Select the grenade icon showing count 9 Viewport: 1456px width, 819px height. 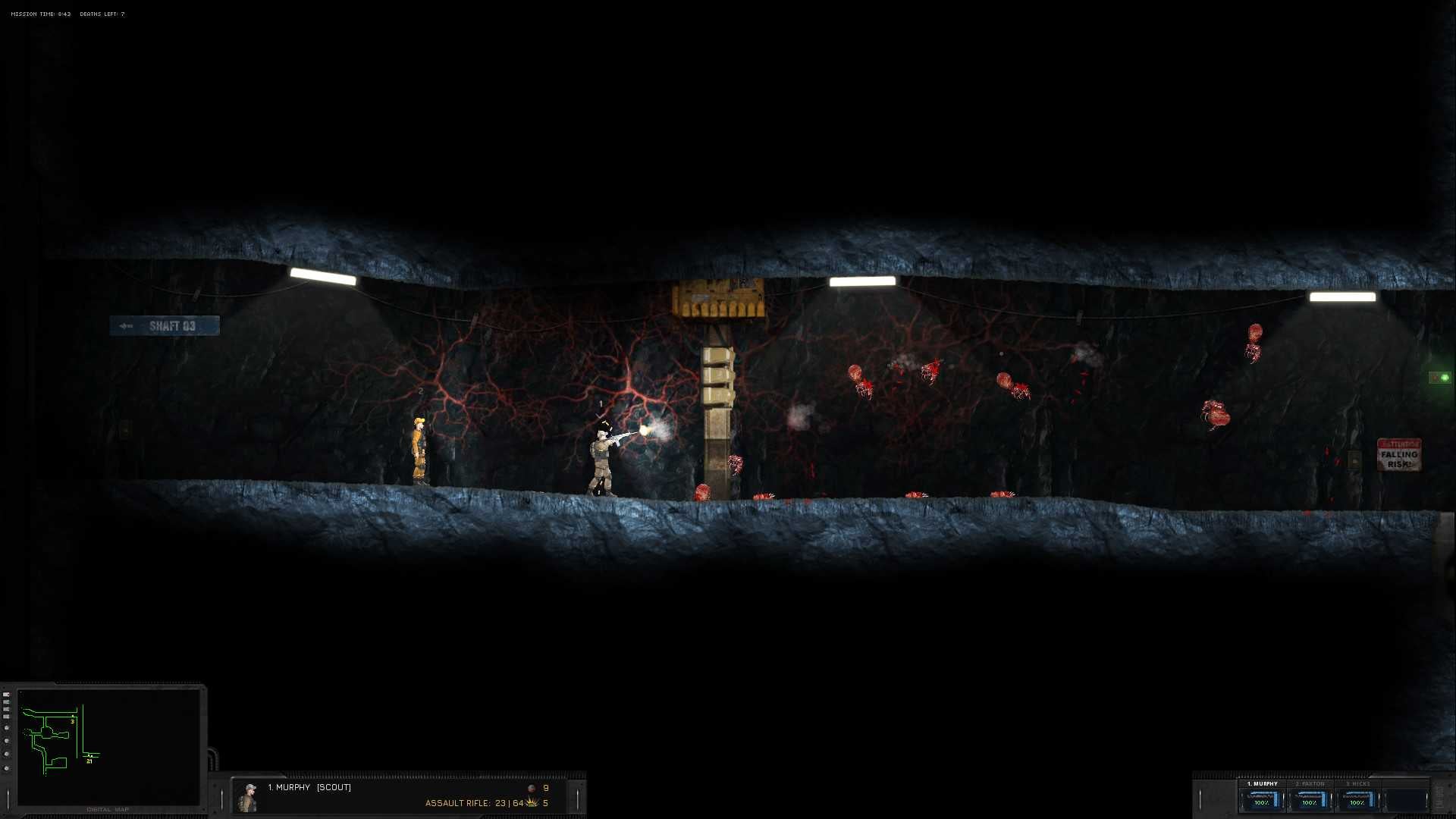pyautogui.click(x=531, y=788)
